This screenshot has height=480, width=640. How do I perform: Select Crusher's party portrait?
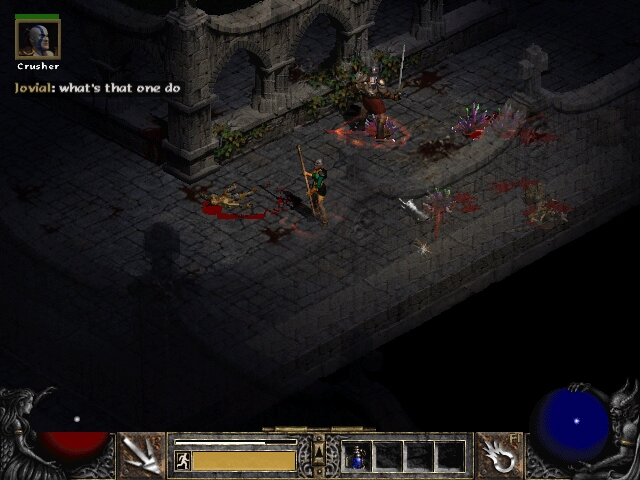(38, 39)
